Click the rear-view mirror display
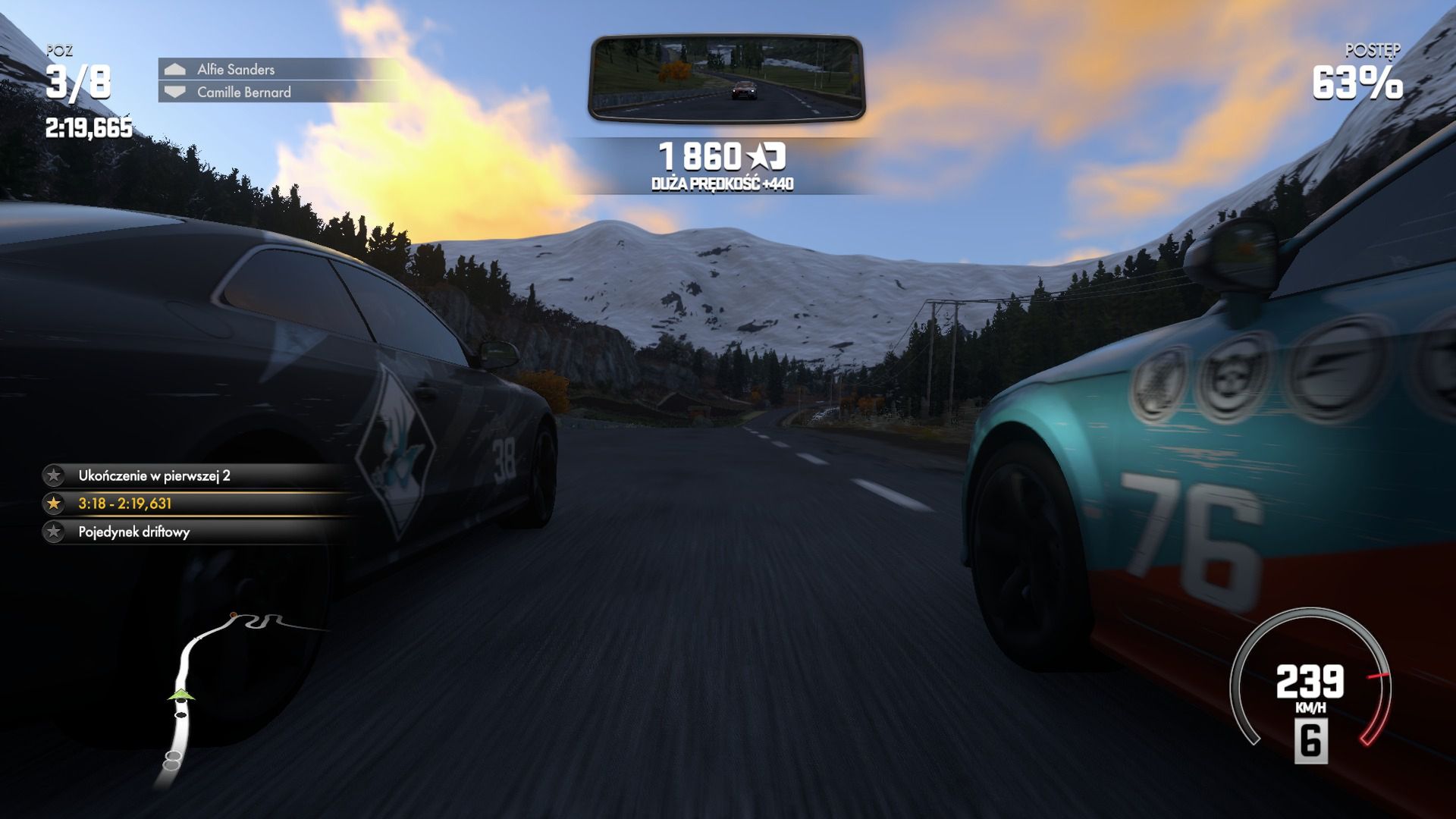This screenshot has height=819, width=1456. (726, 78)
